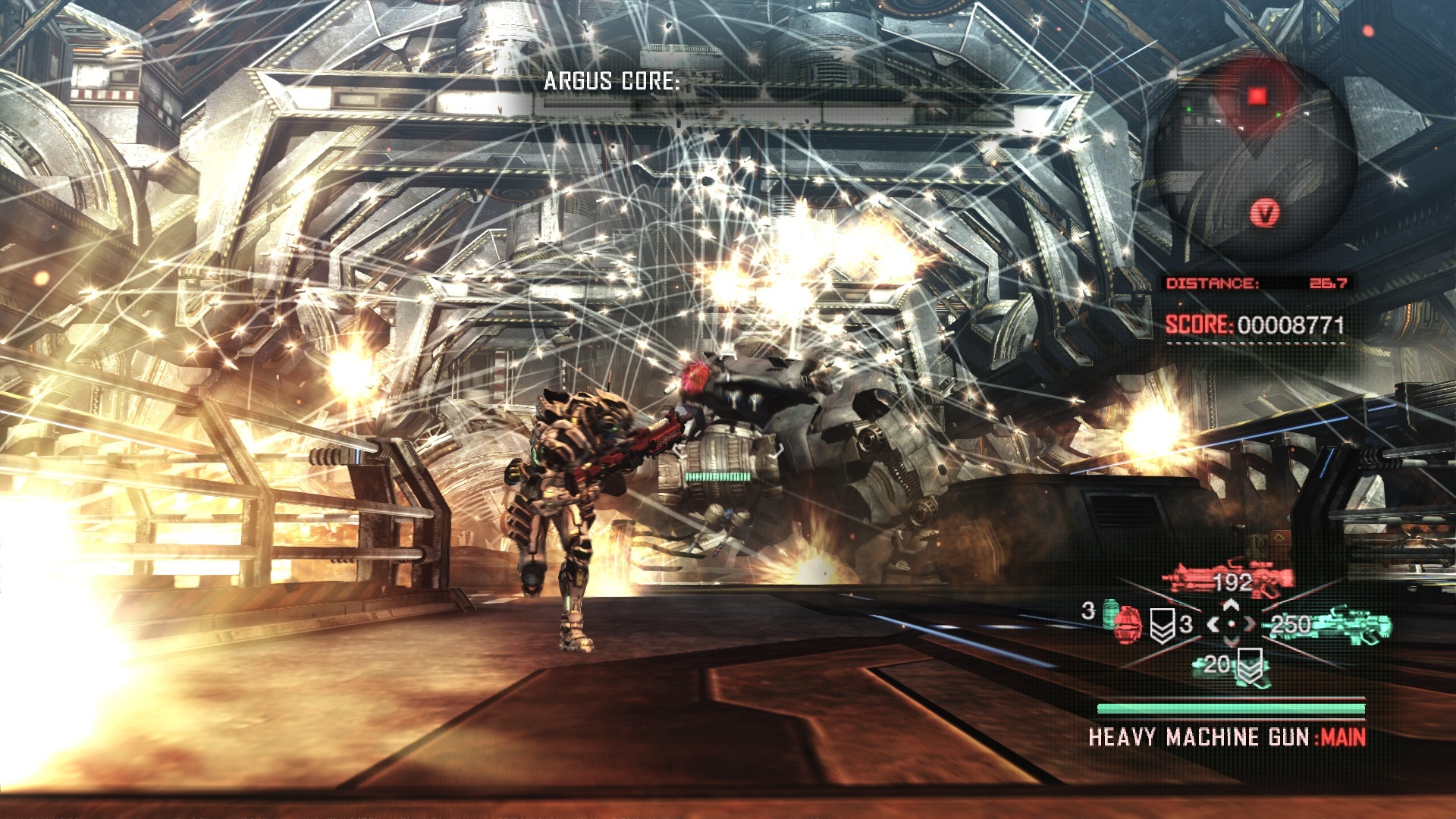This screenshot has height=819, width=1456.
Task: Click the green health bar
Action: [x=1232, y=710]
